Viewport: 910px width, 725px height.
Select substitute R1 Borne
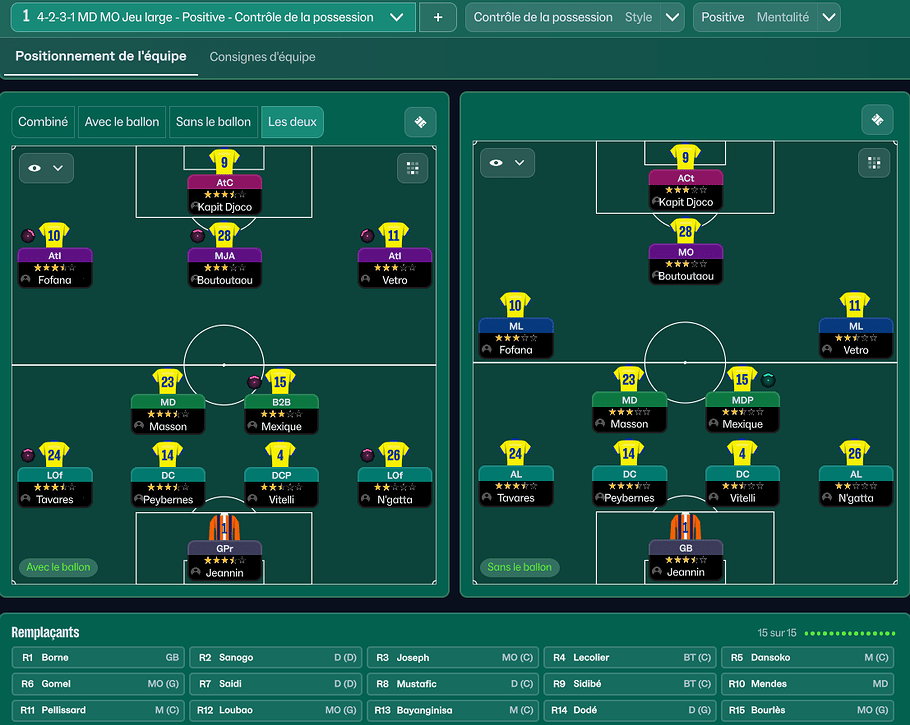(x=99, y=658)
